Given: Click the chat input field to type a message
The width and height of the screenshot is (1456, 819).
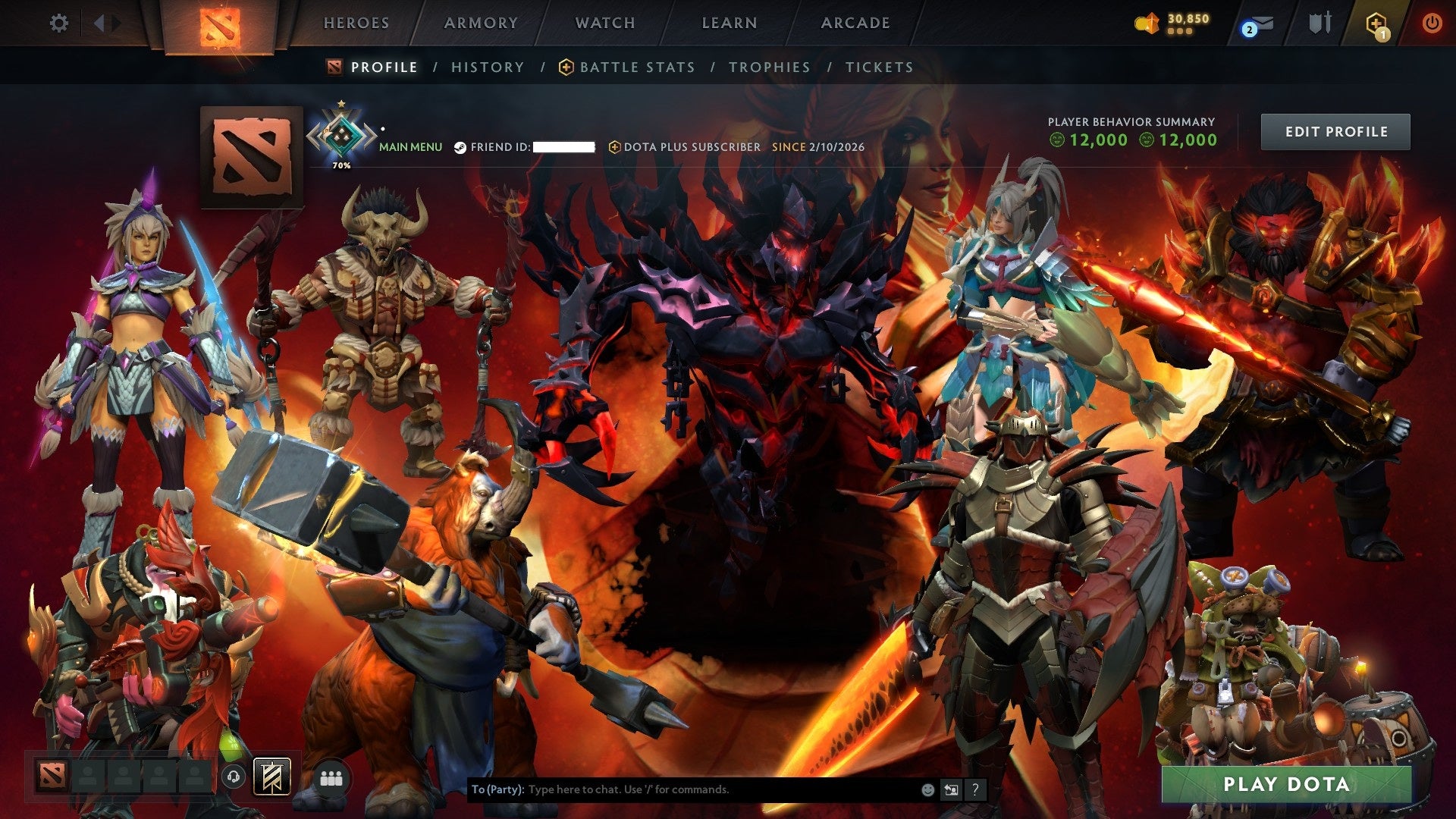Looking at the screenshot, I should pyautogui.click(x=682, y=789).
